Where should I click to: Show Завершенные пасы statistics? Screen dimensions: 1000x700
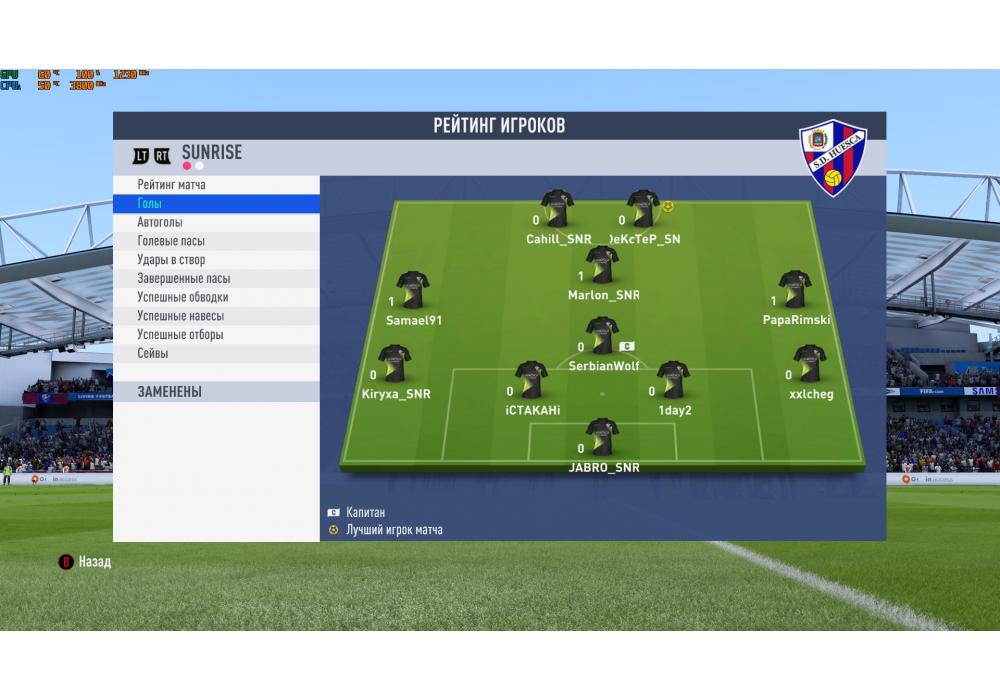[184, 279]
